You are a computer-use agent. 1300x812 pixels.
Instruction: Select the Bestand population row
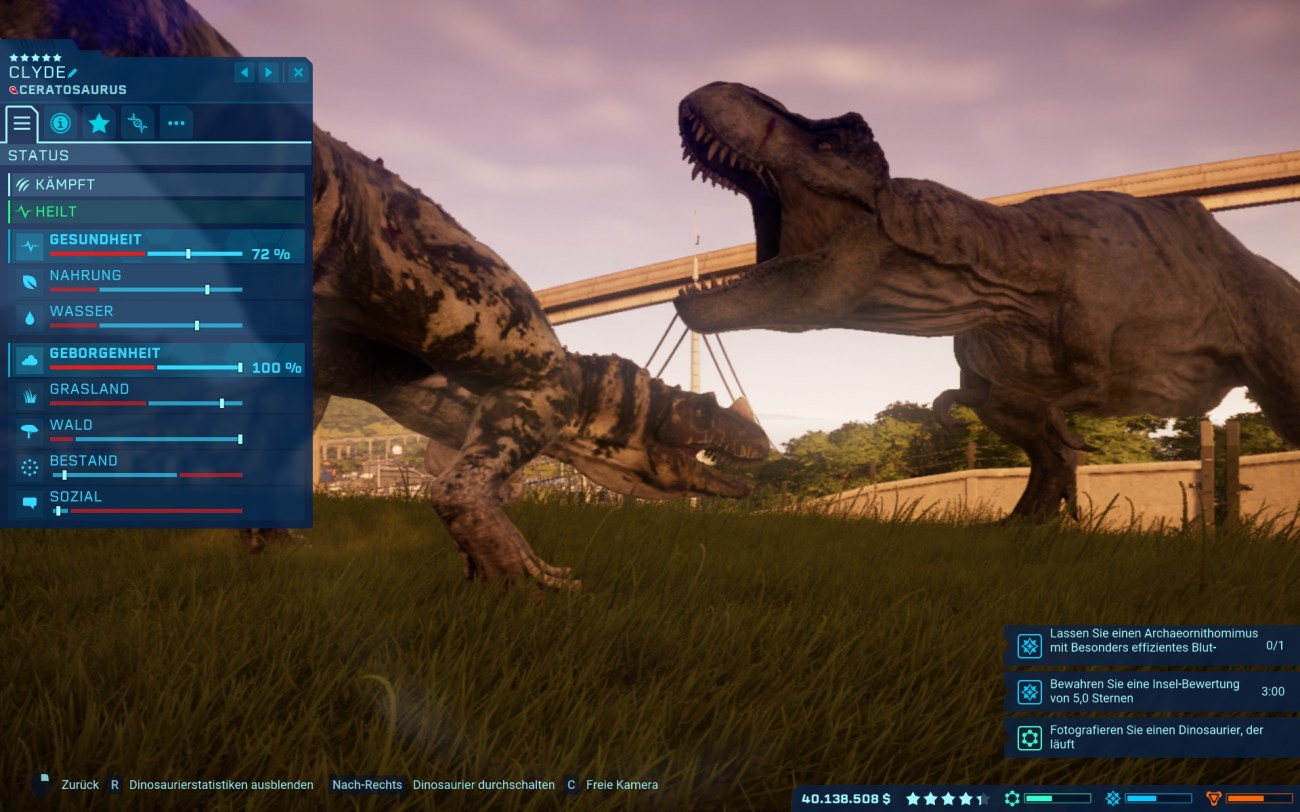(156, 467)
